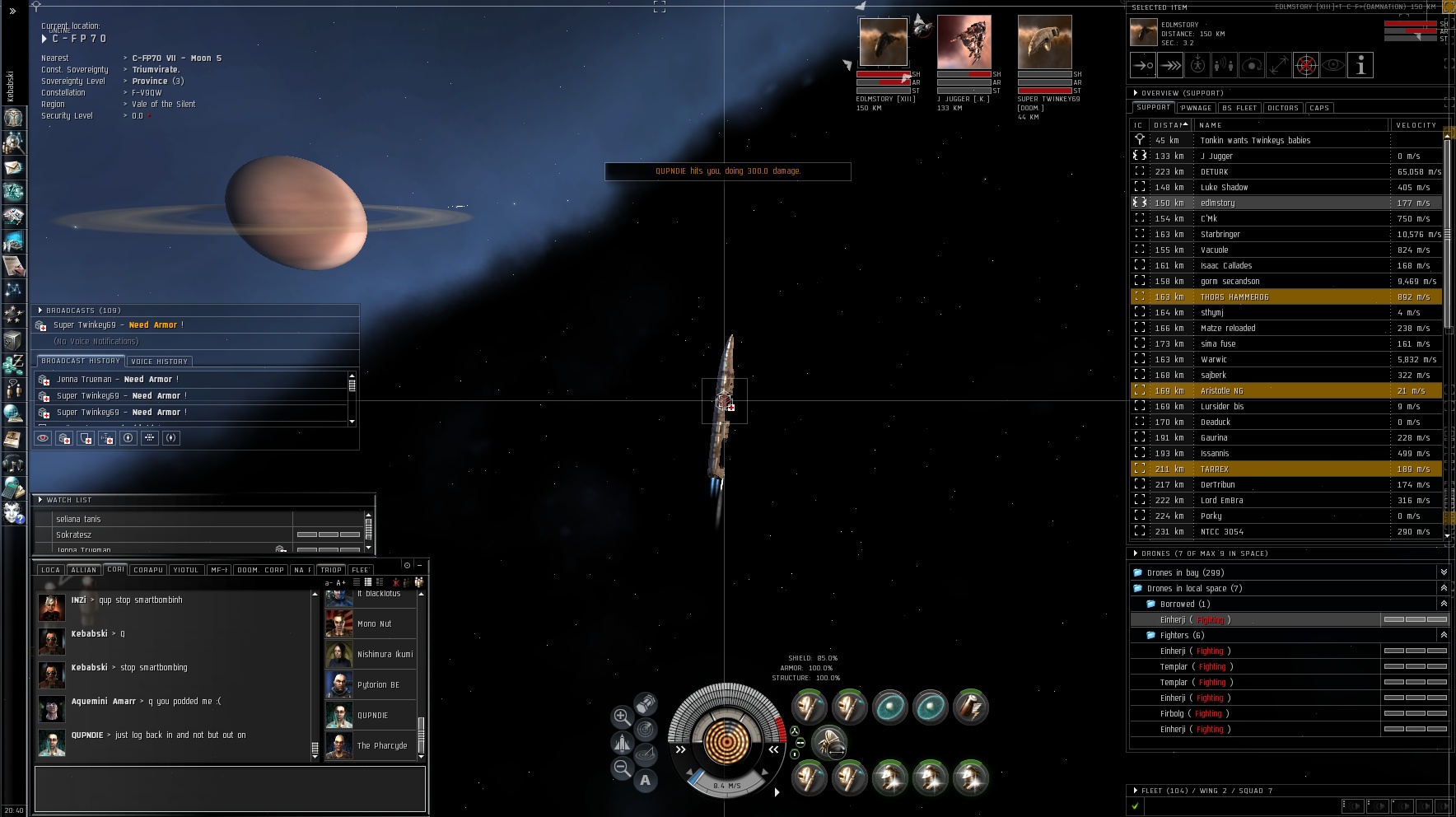Switch to the Broadcast History tab
The image size is (1456, 817).
click(81, 362)
